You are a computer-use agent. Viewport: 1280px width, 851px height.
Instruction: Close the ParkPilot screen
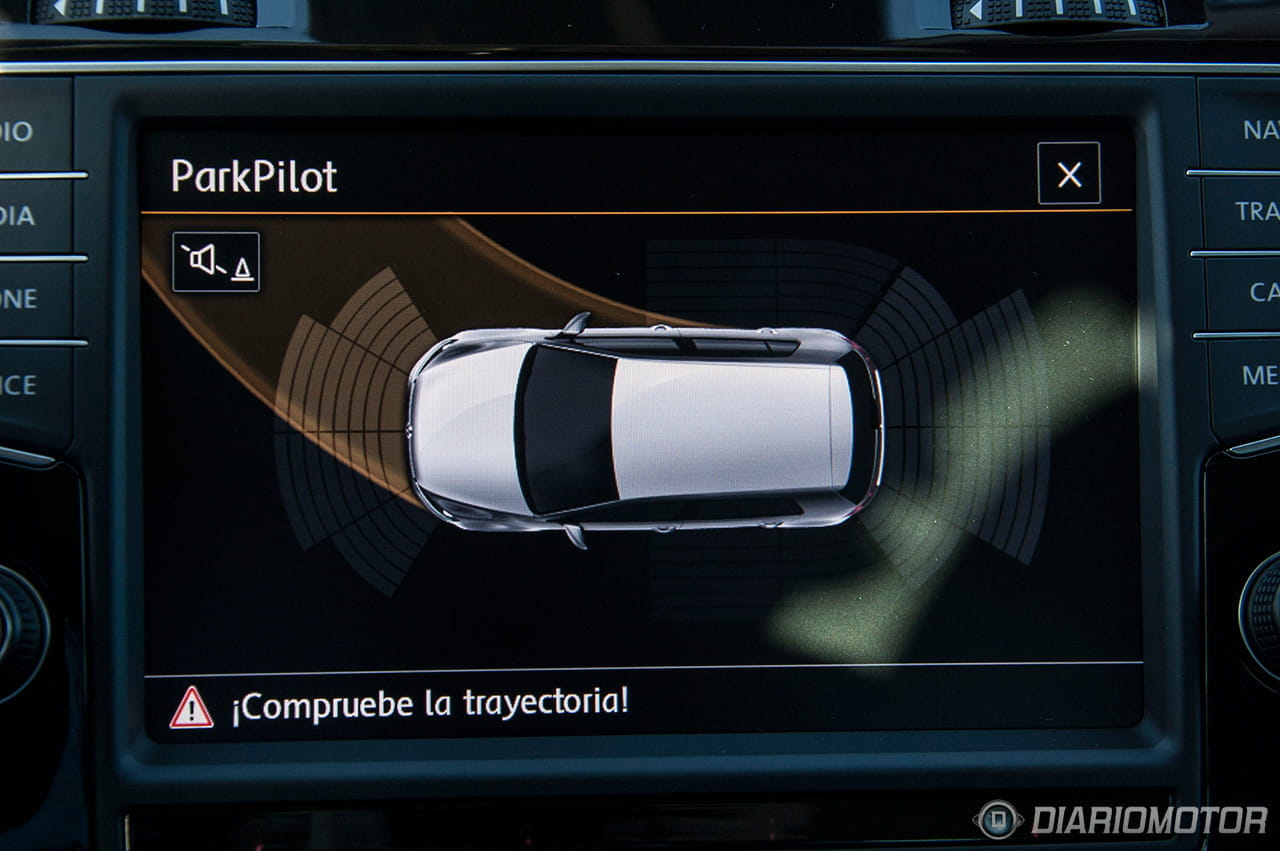(x=1068, y=174)
